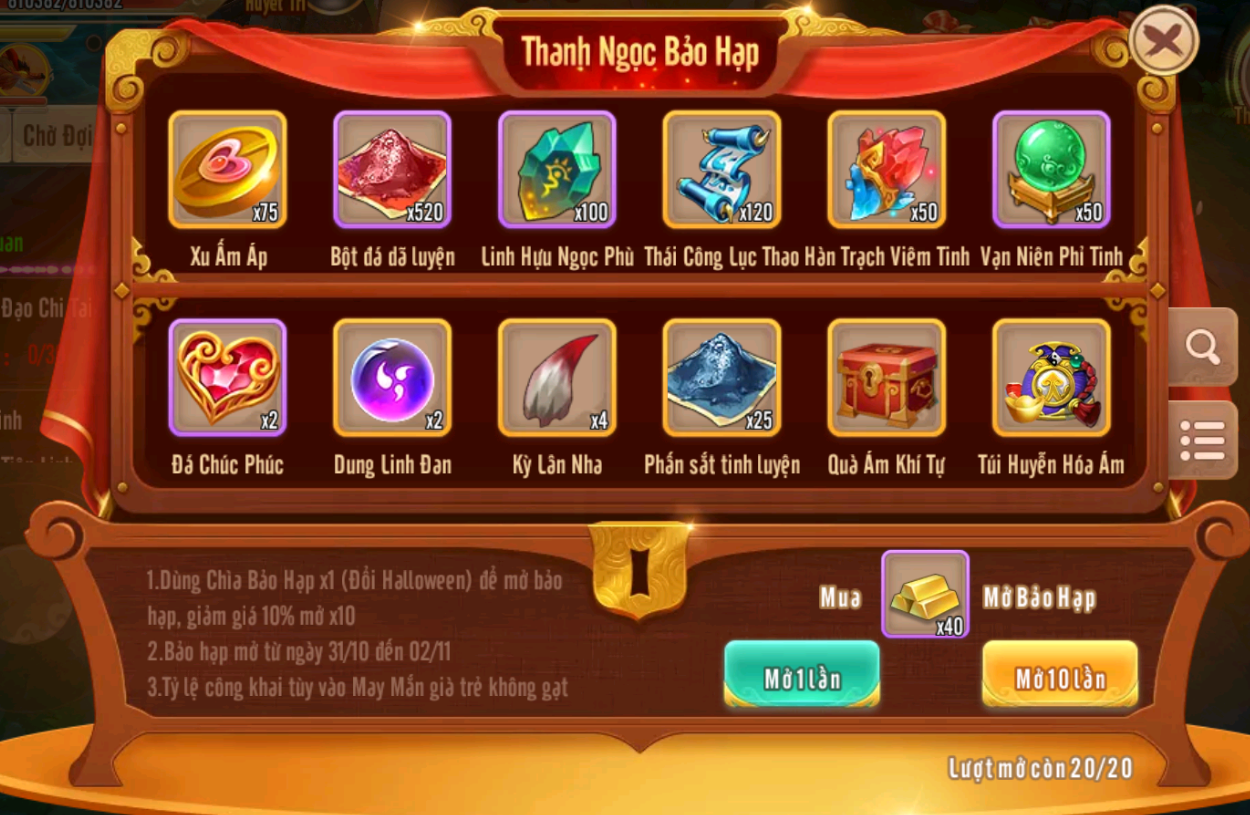Select the Kỳ Lân Nha fang item

point(557,378)
